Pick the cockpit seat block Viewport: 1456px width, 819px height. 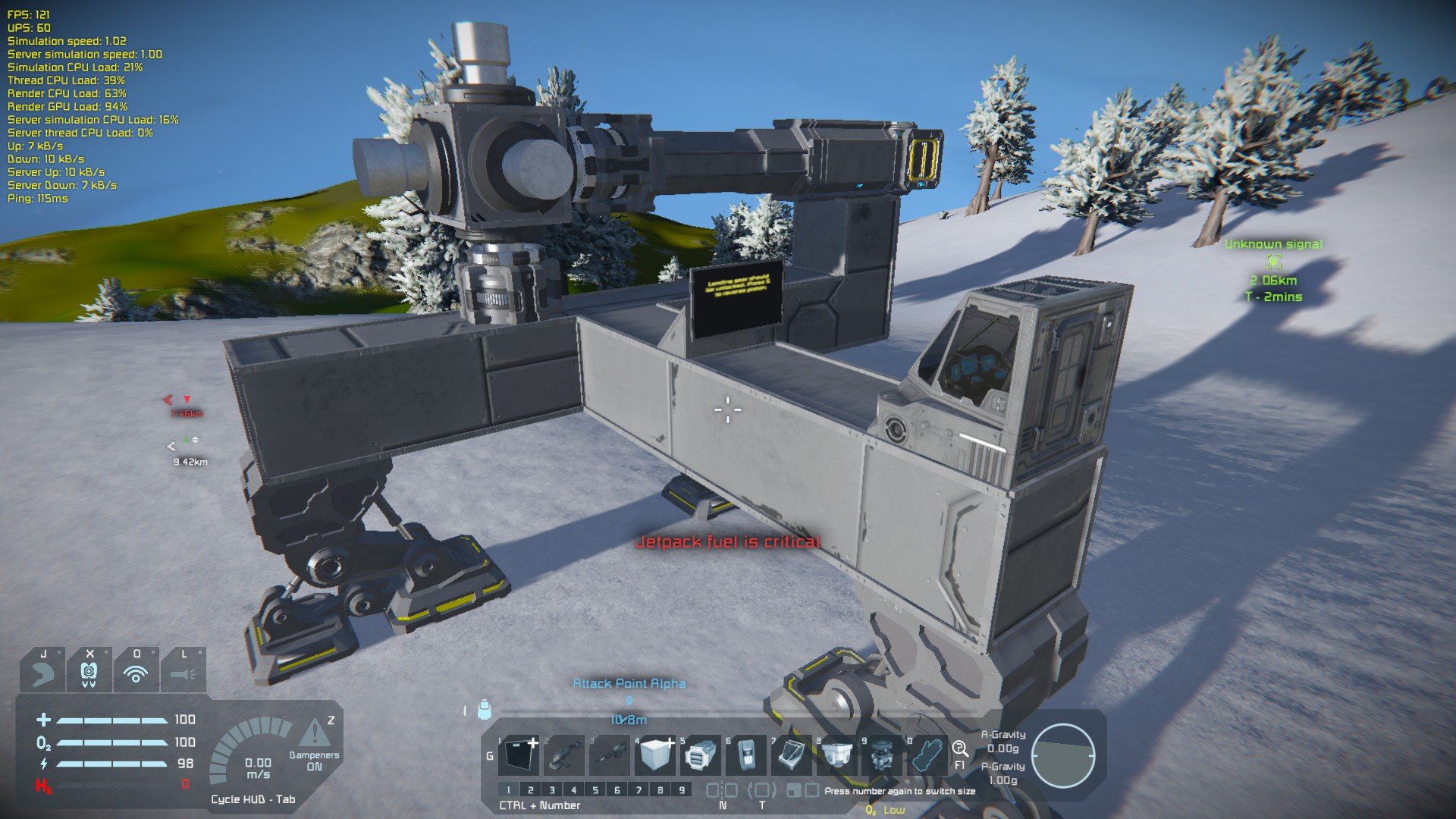pos(792,755)
